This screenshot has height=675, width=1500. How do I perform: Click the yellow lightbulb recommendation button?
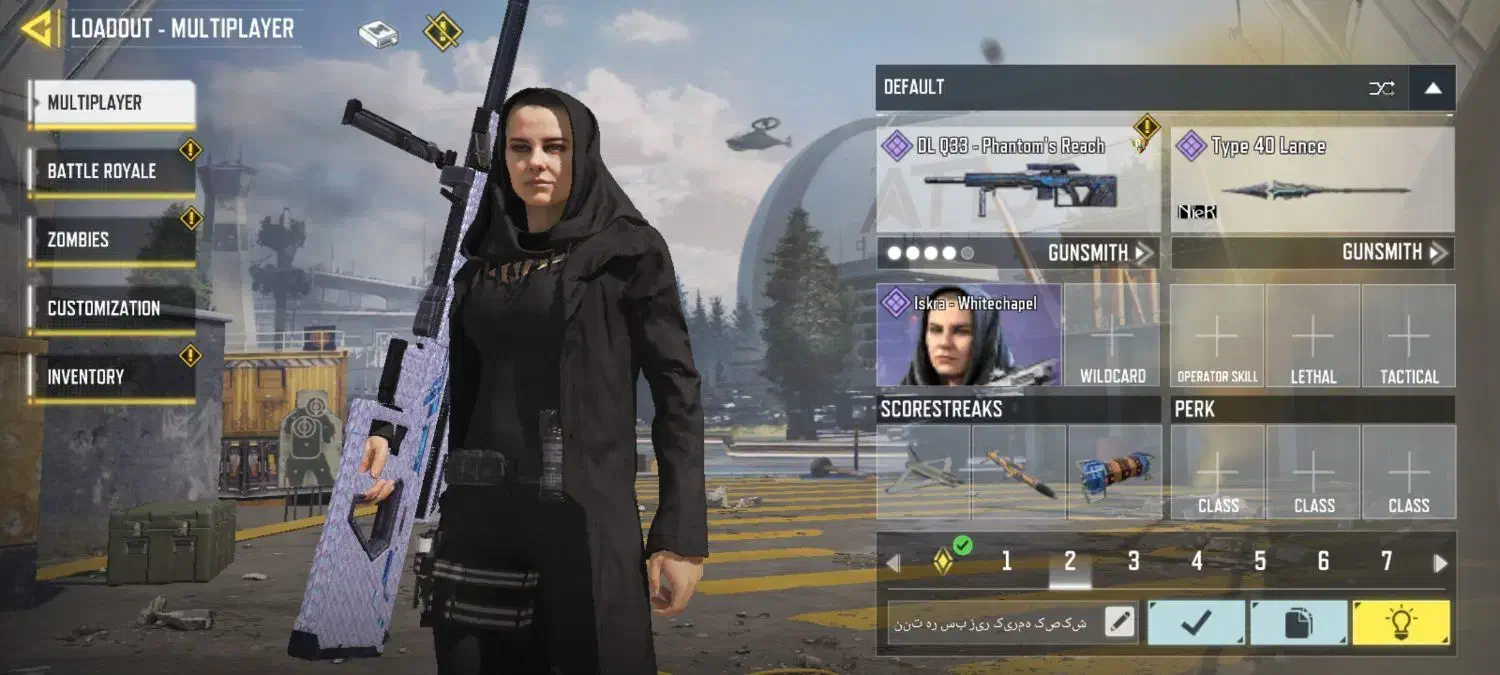click(1400, 623)
